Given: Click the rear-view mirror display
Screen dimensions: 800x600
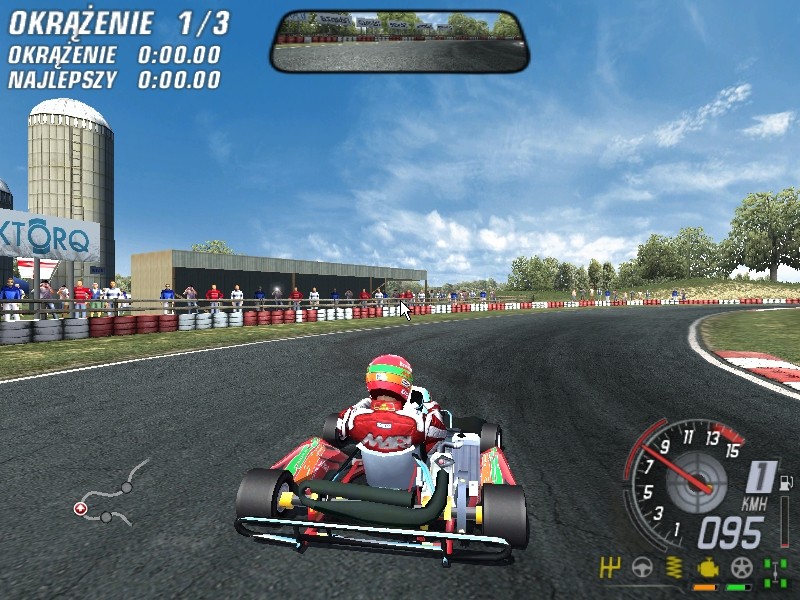Looking at the screenshot, I should [x=399, y=42].
